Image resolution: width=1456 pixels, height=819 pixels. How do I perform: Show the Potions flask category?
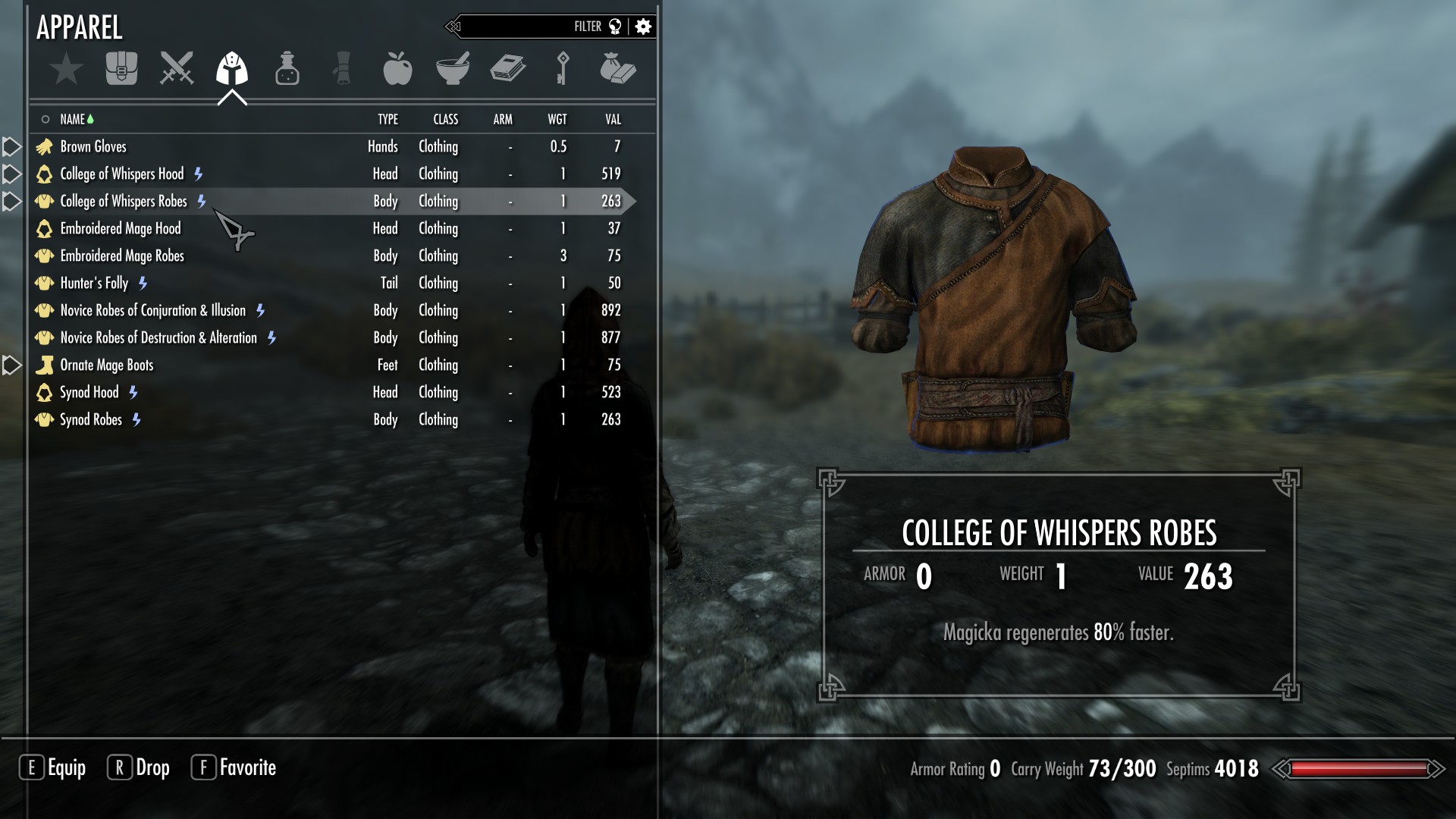pyautogui.click(x=287, y=69)
